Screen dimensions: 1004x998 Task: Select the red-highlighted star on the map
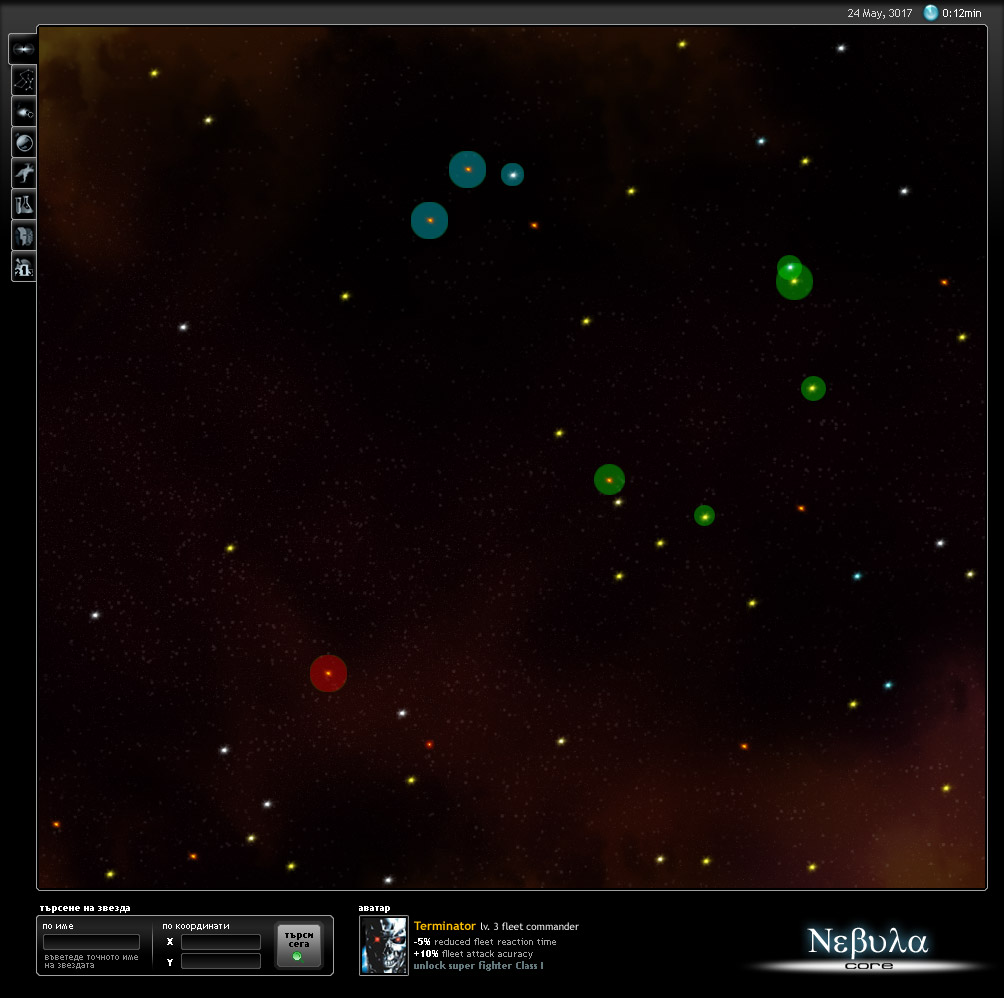pyautogui.click(x=328, y=673)
